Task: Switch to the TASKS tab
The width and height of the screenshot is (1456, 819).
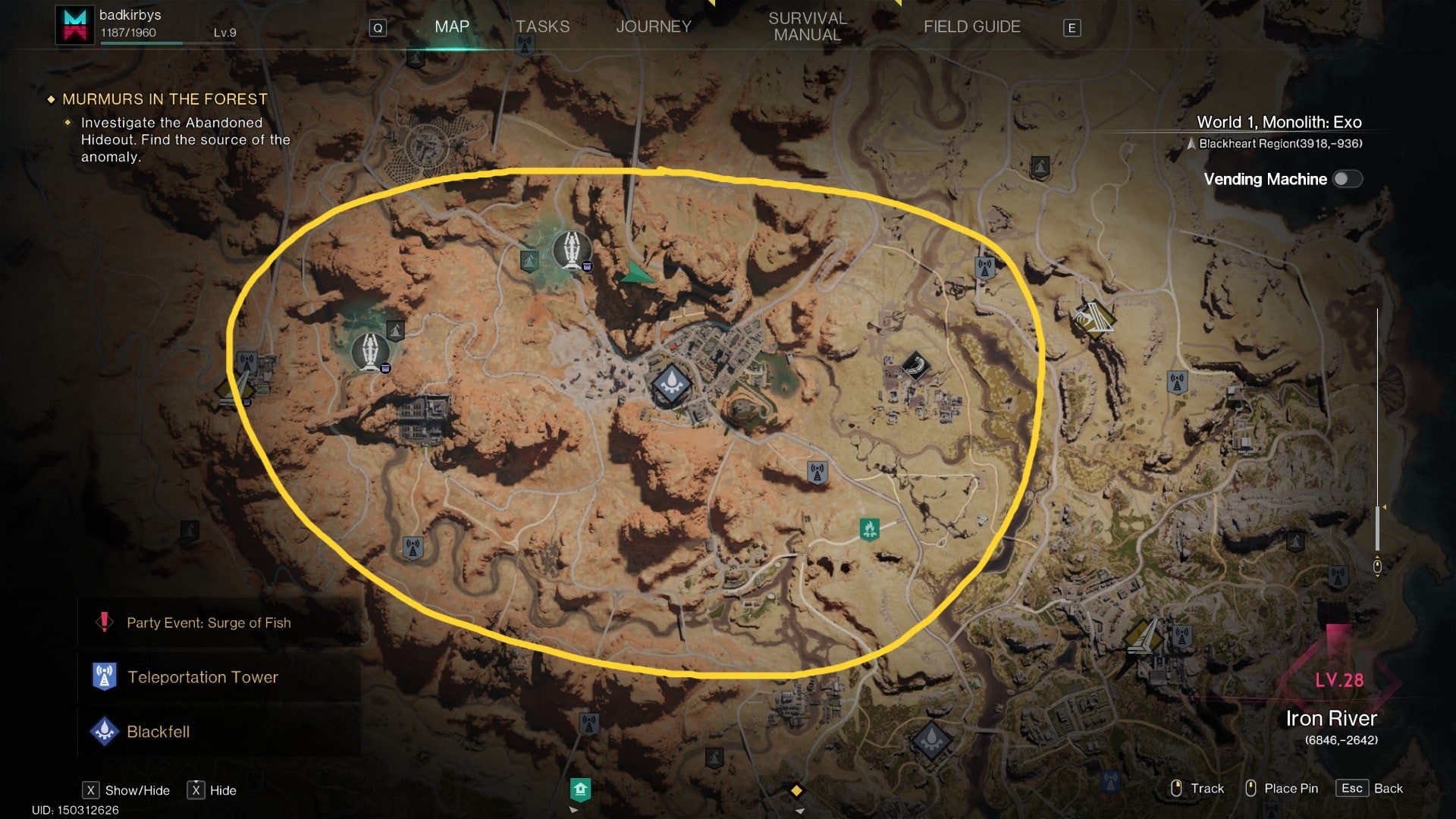Action: click(x=541, y=27)
